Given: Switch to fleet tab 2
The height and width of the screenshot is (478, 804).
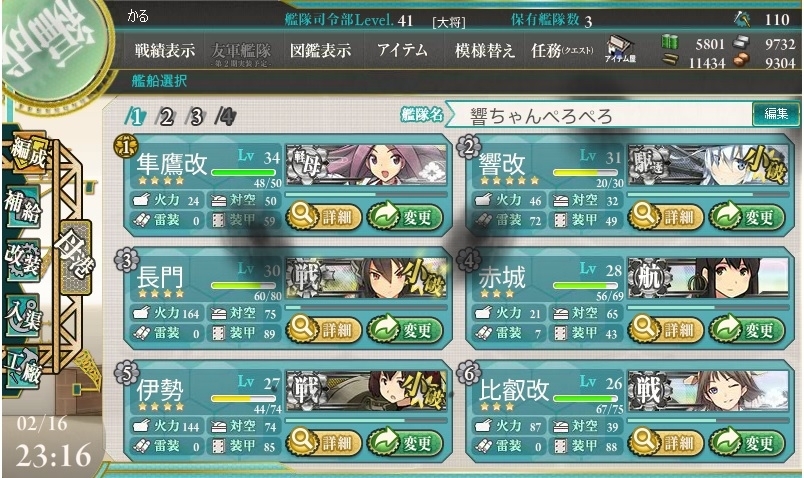Looking at the screenshot, I should 167,116.
